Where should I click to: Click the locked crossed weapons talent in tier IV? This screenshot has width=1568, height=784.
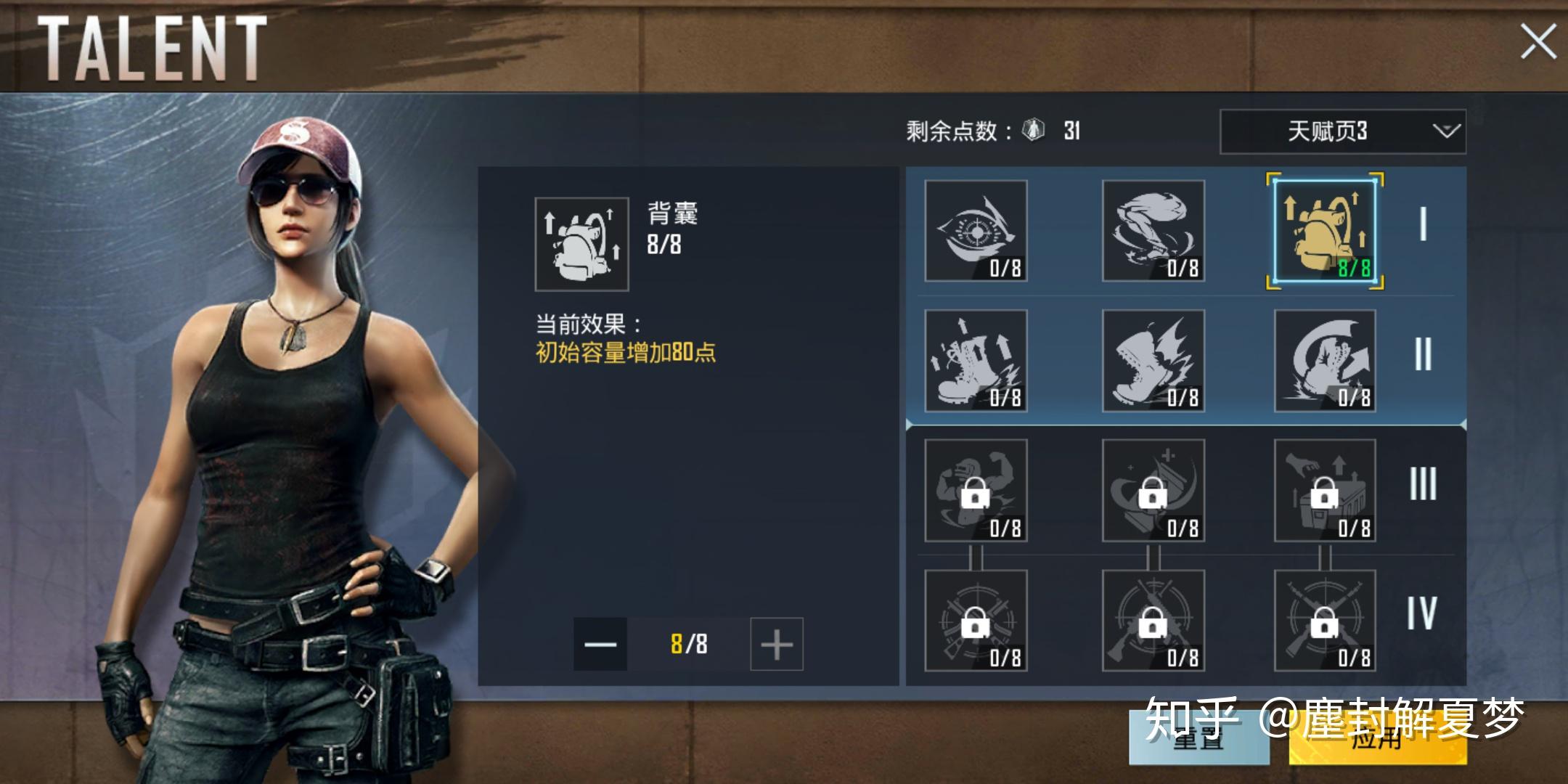pyautogui.click(x=976, y=623)
